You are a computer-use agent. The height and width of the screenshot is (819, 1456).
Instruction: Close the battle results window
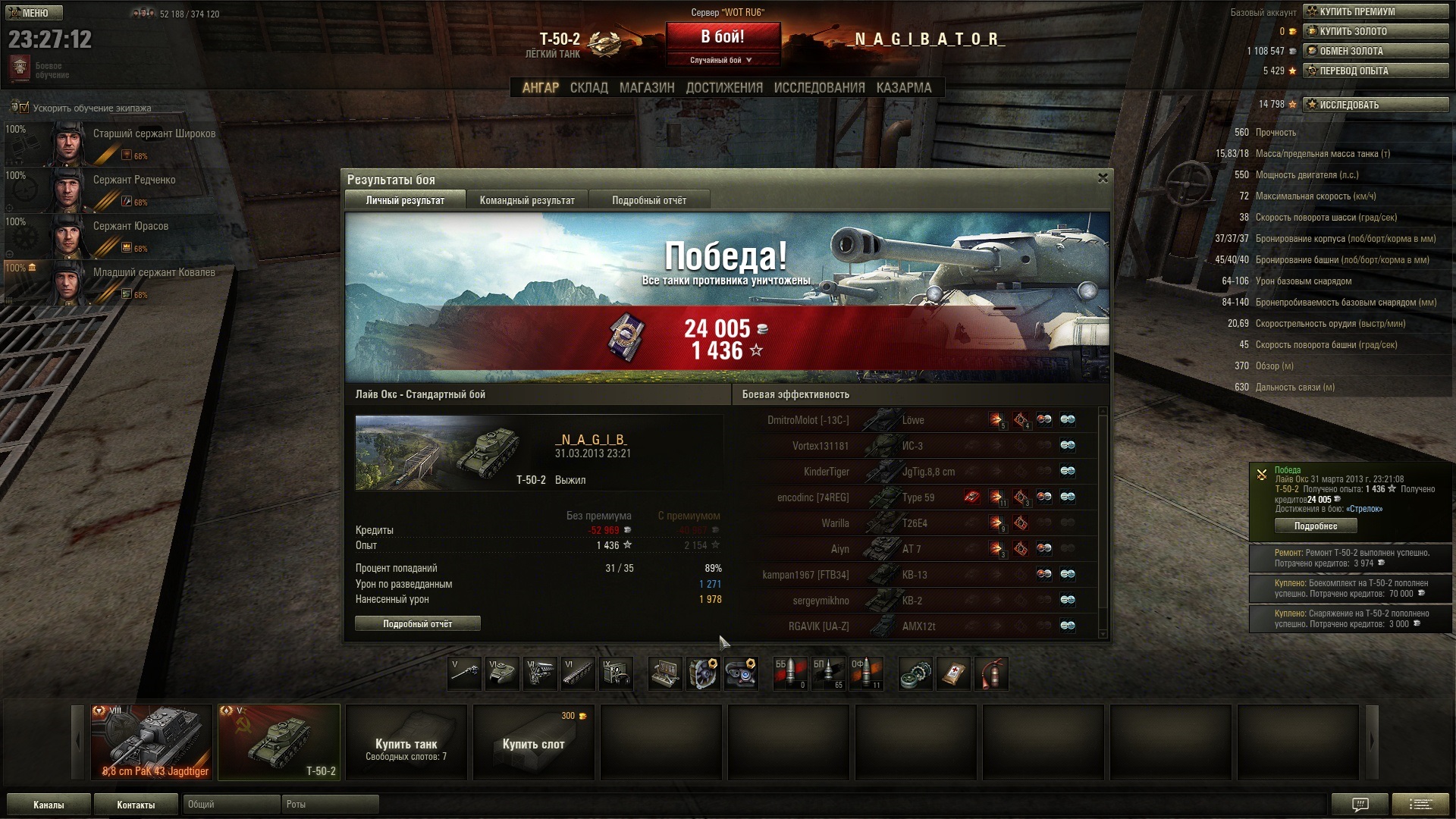click(1103, 178)
